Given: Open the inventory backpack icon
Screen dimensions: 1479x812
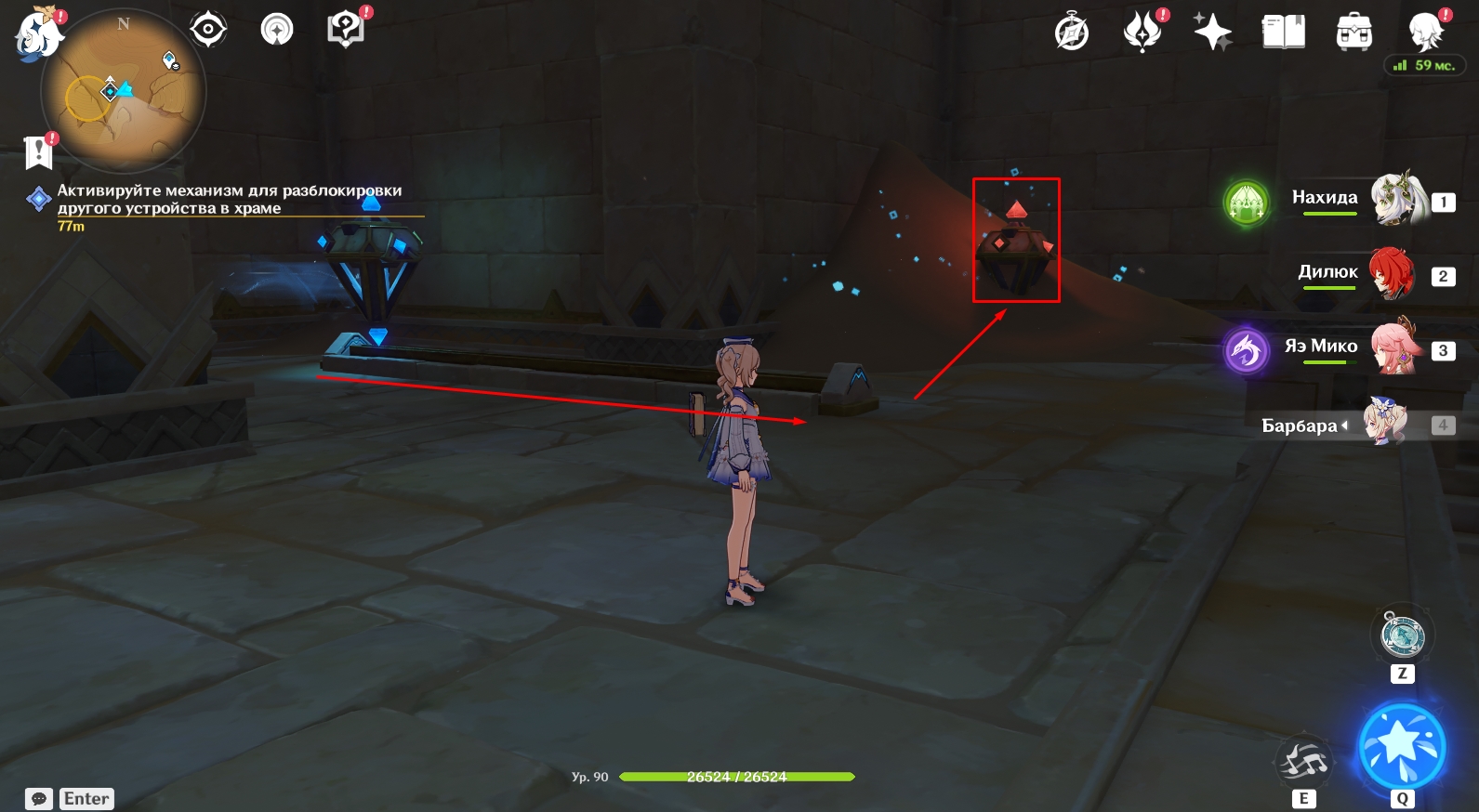Looking at the screenshot, I should 1354,33.
